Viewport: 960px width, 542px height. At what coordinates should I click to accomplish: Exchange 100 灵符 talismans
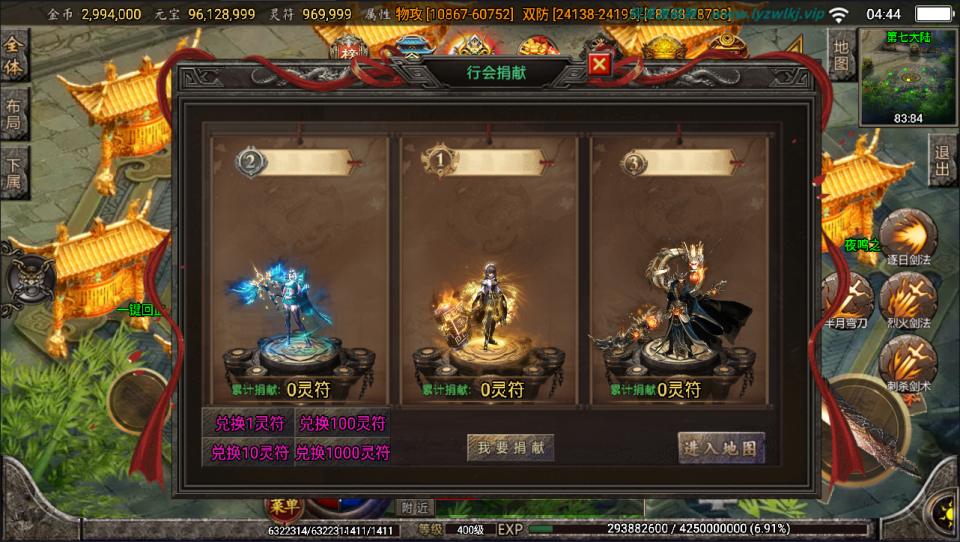click(x=342, y=423)
